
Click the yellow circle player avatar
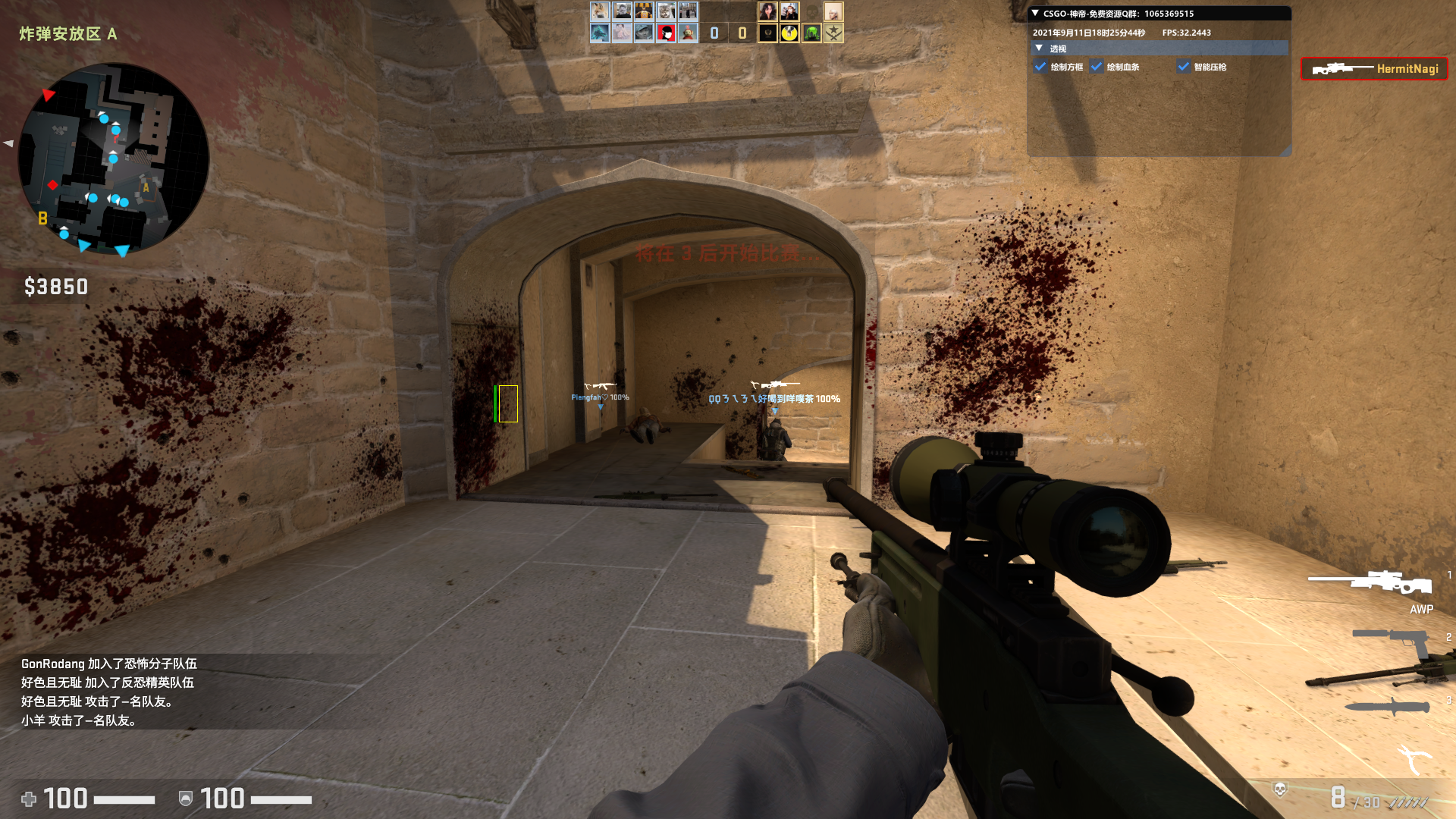point(789,33)
